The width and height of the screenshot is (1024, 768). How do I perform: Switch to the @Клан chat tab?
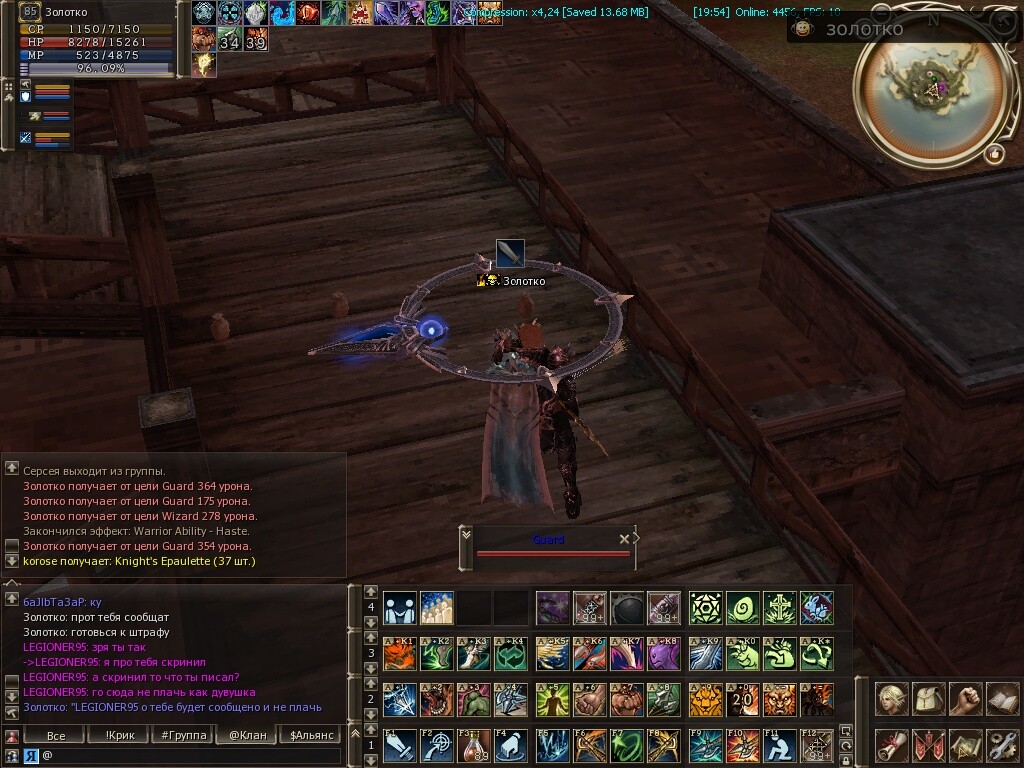point(247,736)
